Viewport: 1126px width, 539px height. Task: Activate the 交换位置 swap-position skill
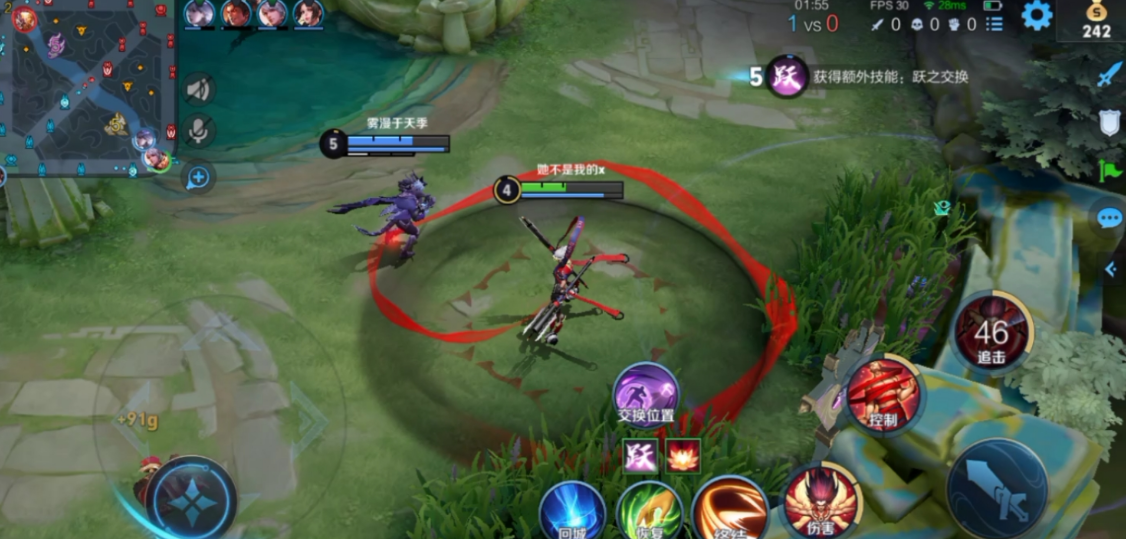pyautogui.click(x=645, y=392)
